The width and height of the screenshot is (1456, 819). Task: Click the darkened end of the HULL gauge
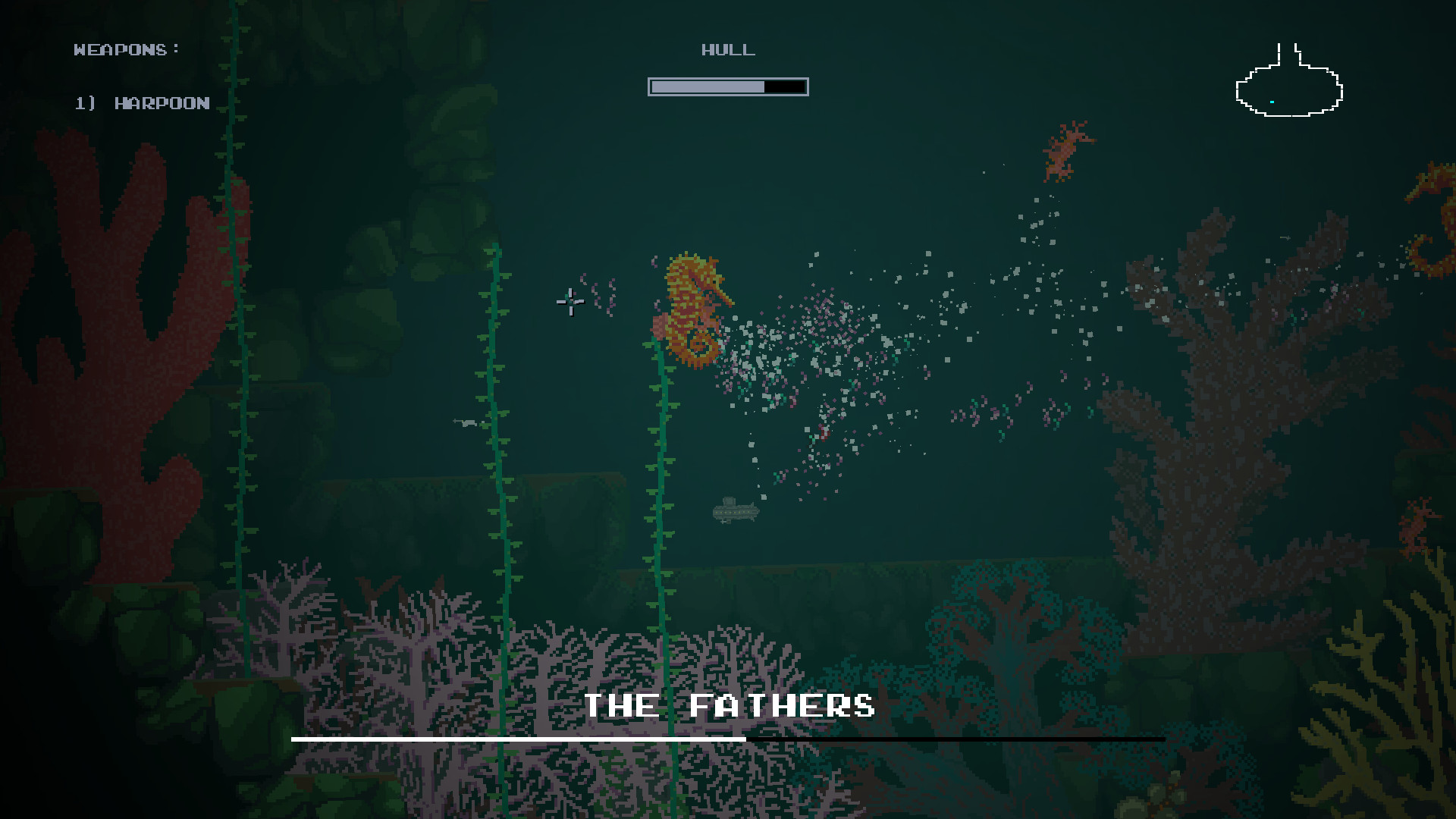pos(786,86)
